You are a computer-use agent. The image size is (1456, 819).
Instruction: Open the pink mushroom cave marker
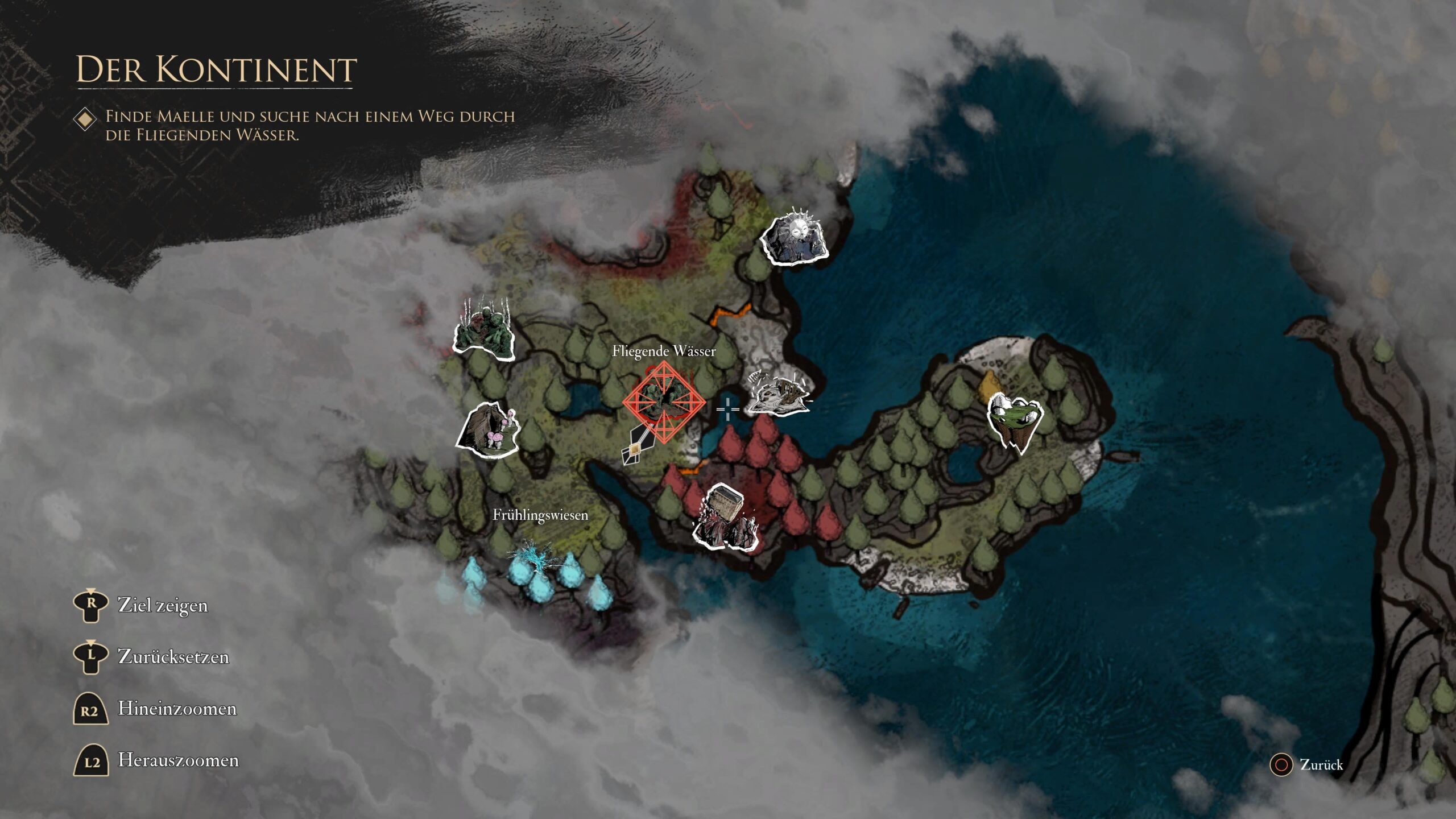pos(489,432)
